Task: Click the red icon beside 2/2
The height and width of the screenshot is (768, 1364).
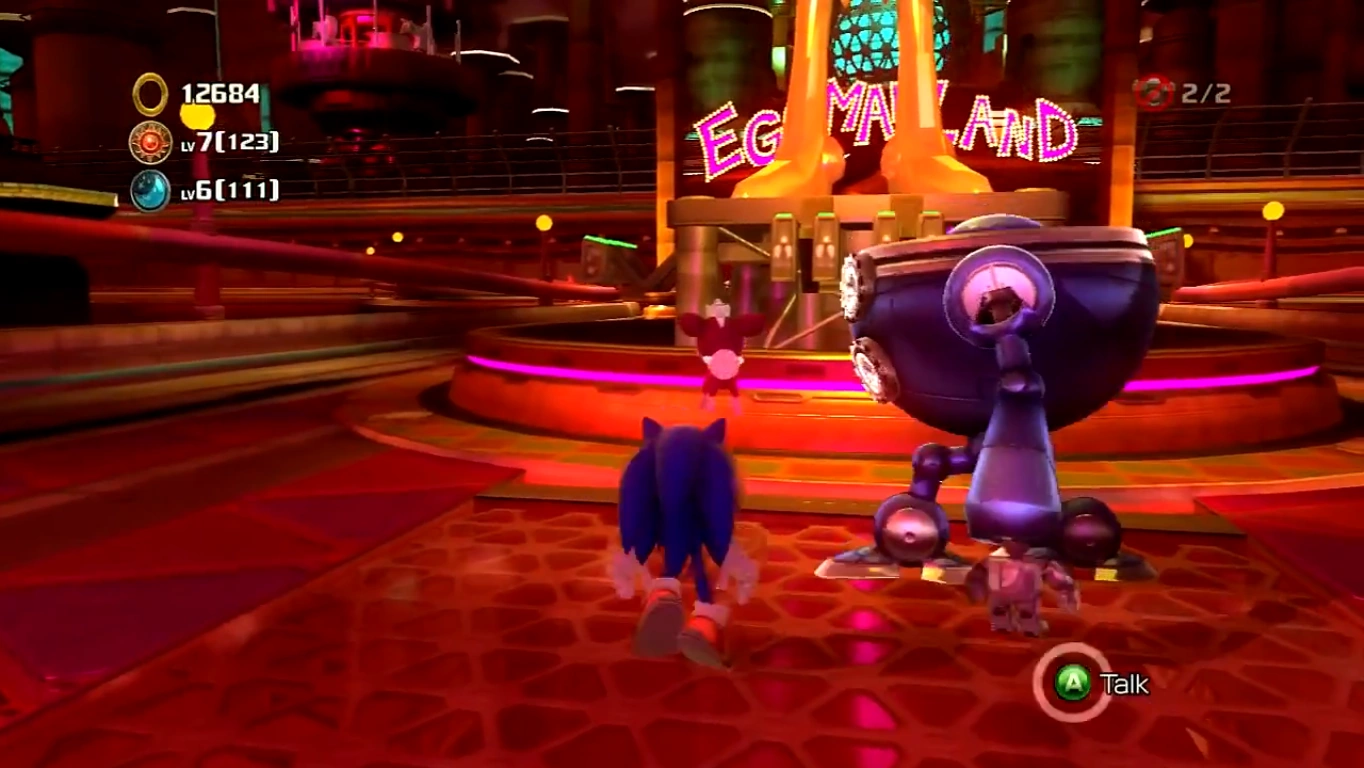Action: click(x=1153, y=93)
